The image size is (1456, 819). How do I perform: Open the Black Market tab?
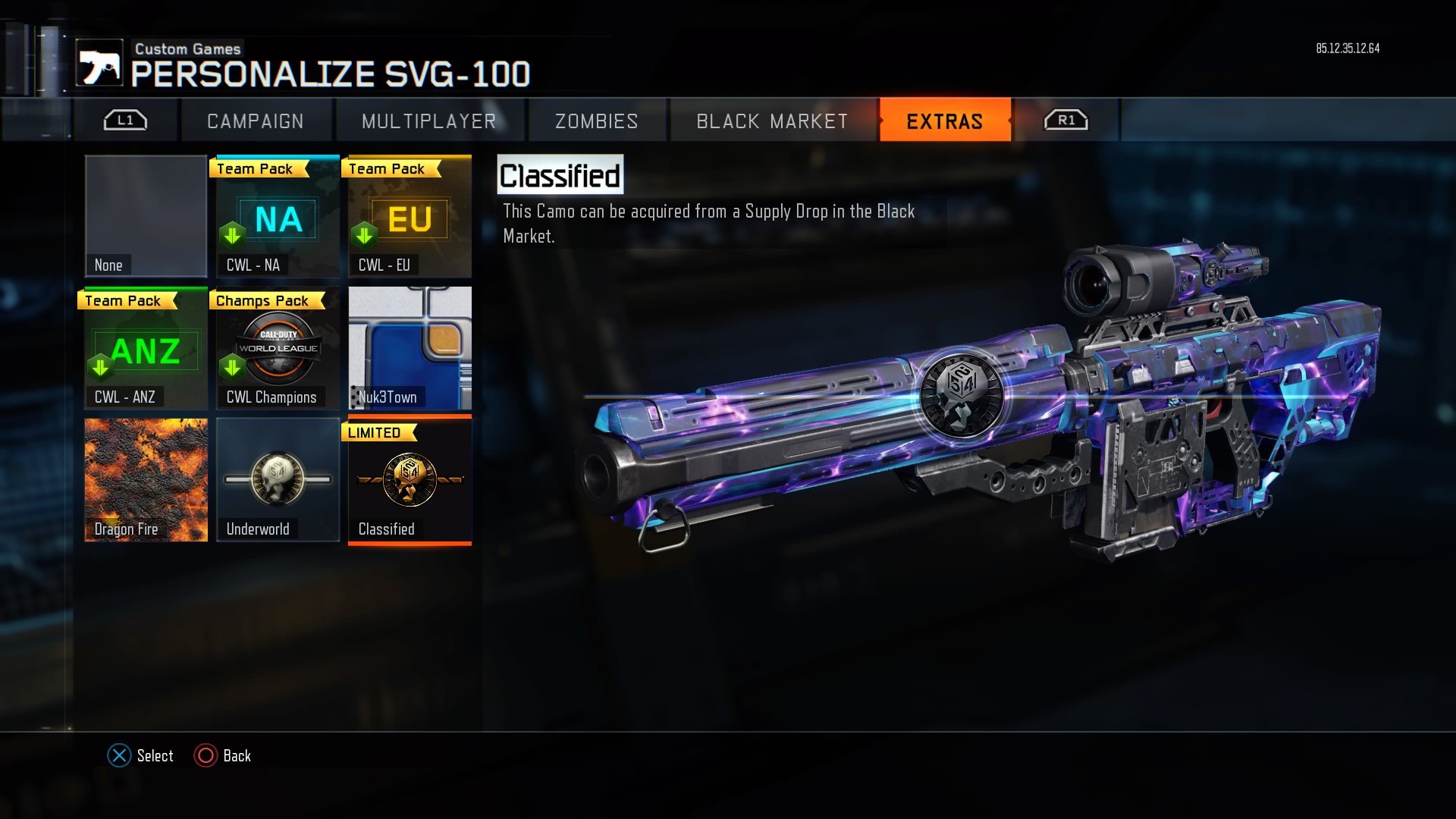pyautogui.click(x=770, y=120)
